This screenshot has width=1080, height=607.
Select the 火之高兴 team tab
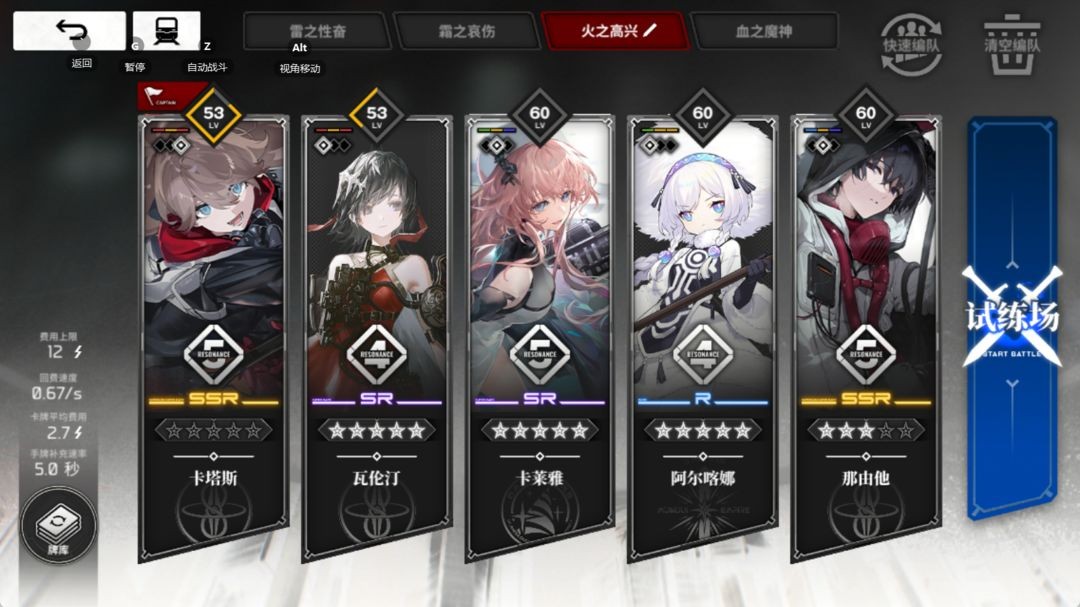click(614, 31)
